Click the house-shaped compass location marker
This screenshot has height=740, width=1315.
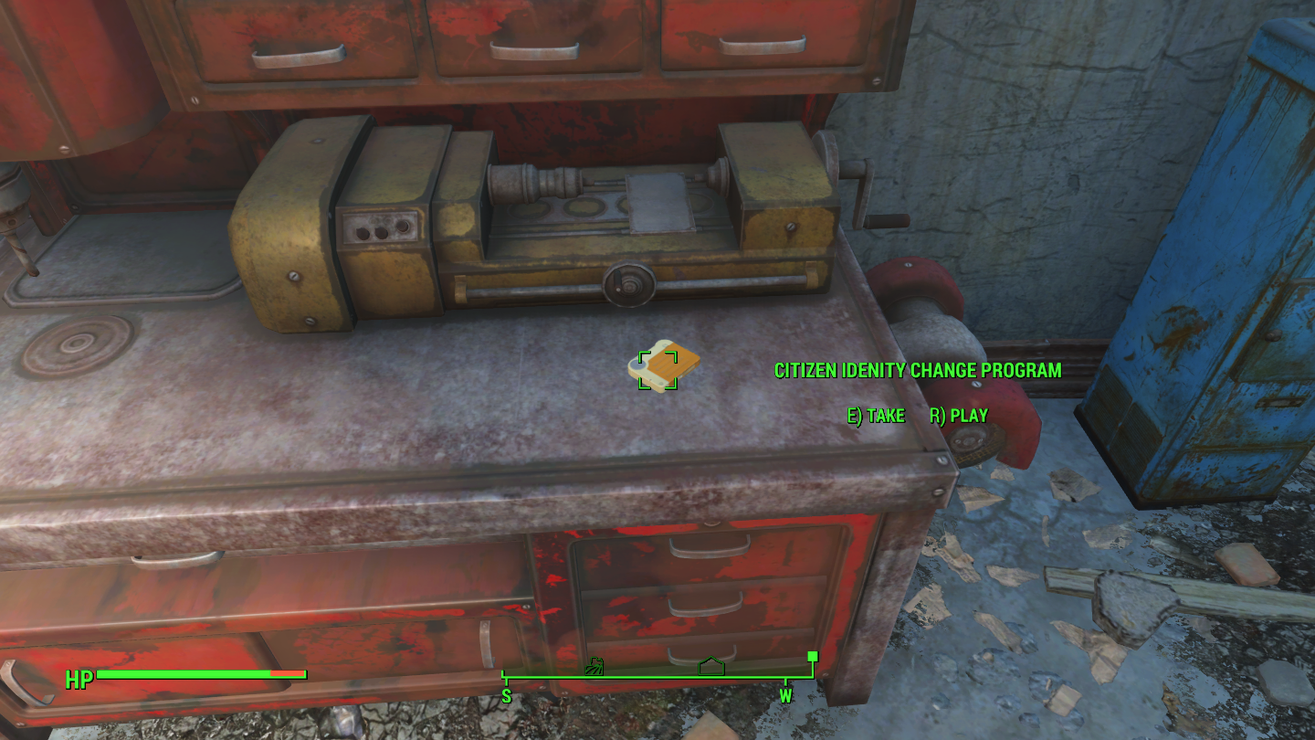pos(711,665)
